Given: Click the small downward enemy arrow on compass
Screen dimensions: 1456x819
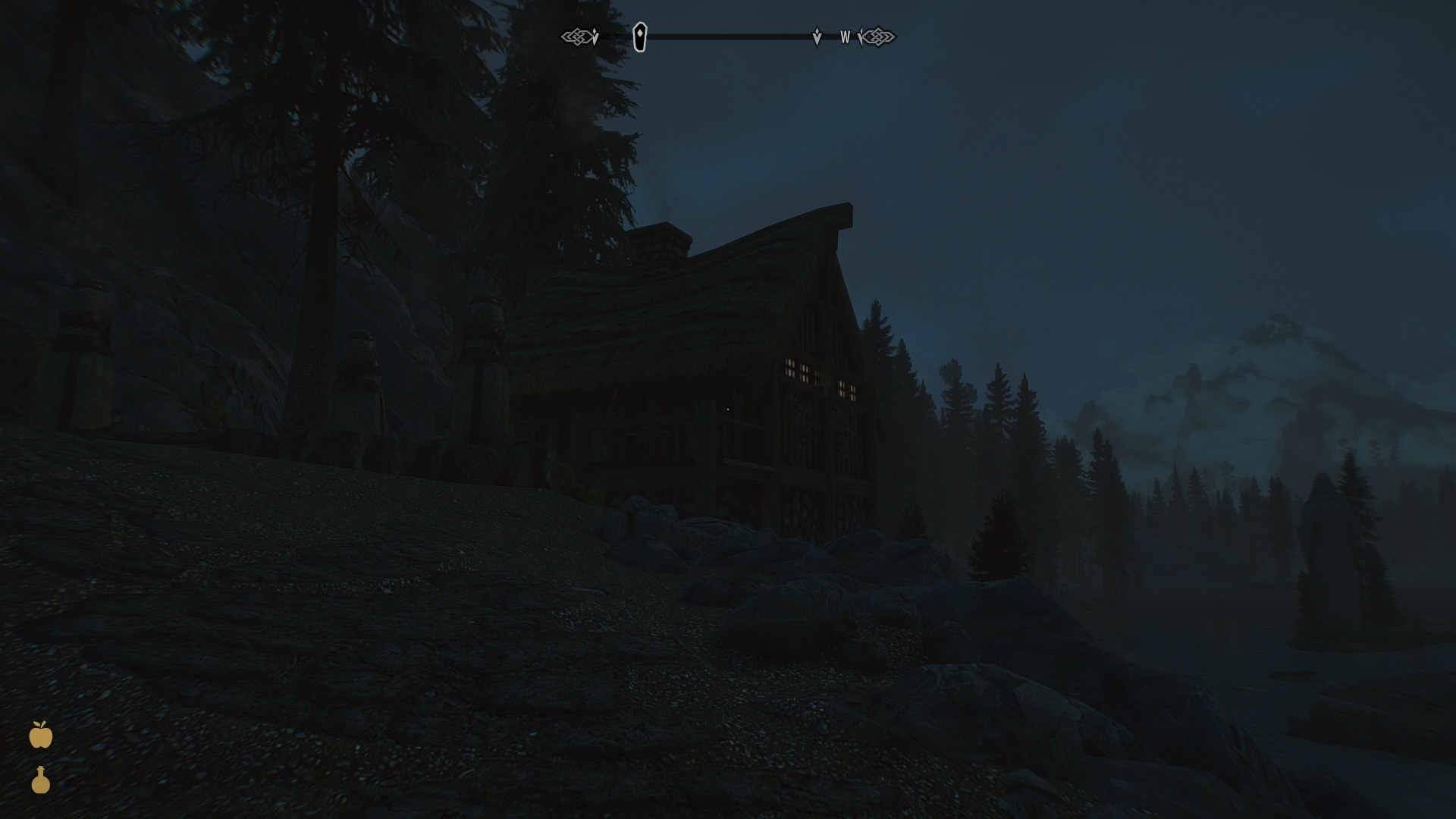Looking at the screenshot, I should click(817, 35).
